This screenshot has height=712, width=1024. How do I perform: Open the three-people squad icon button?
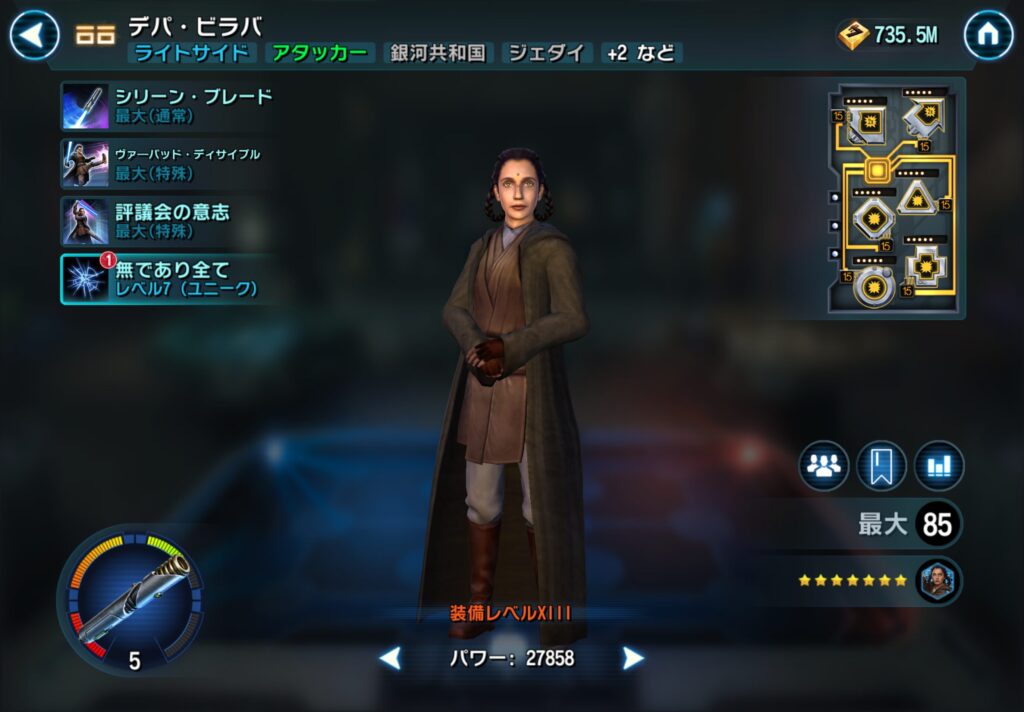click(823, 466)
